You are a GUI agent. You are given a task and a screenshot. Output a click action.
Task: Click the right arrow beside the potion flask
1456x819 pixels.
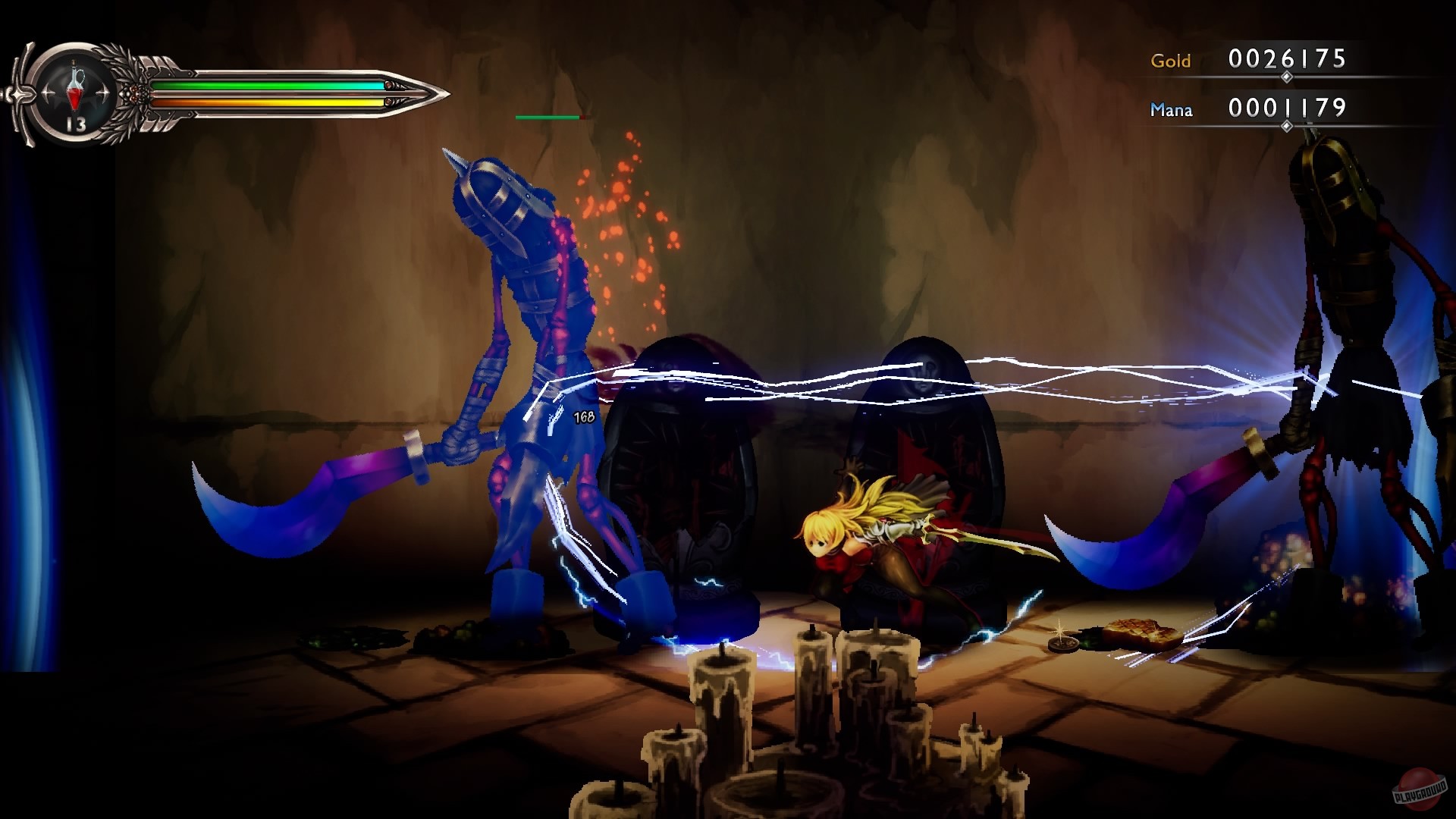click(x=105, y=93)
